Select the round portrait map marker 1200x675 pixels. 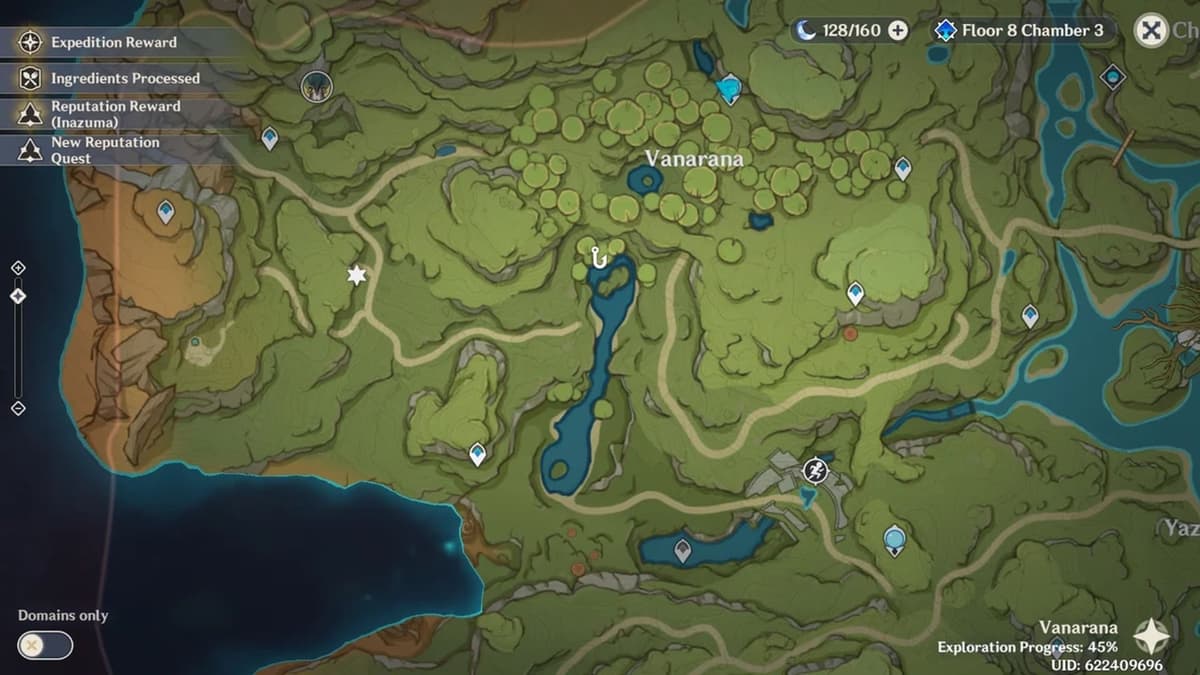316,85
